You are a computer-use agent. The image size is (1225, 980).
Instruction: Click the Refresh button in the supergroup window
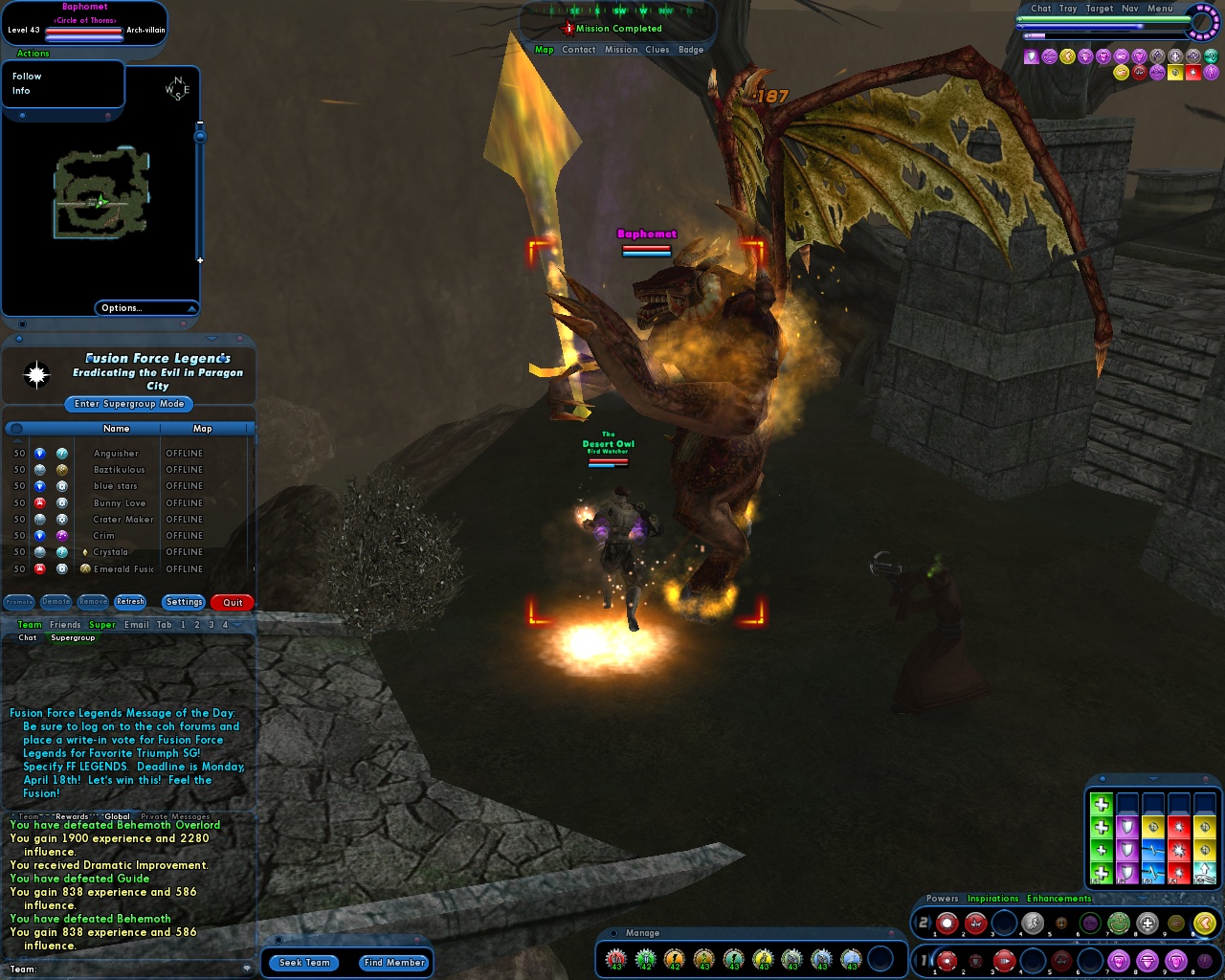click(x=130, y=601)
